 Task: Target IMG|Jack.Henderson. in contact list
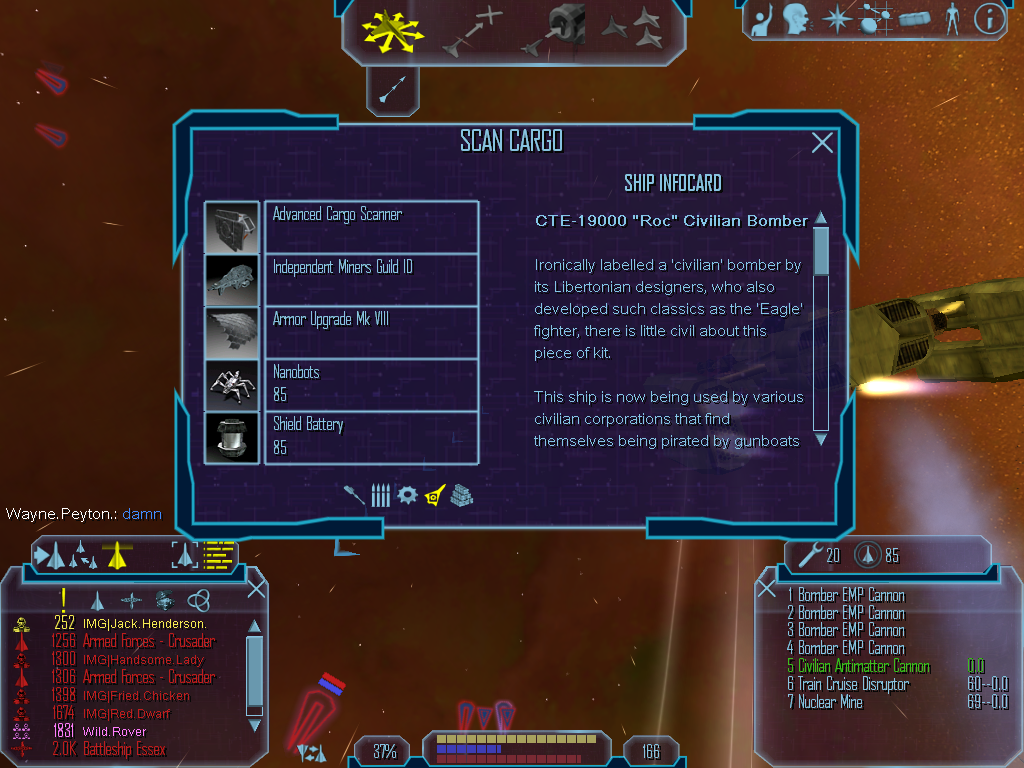click(x=144, y=624)
